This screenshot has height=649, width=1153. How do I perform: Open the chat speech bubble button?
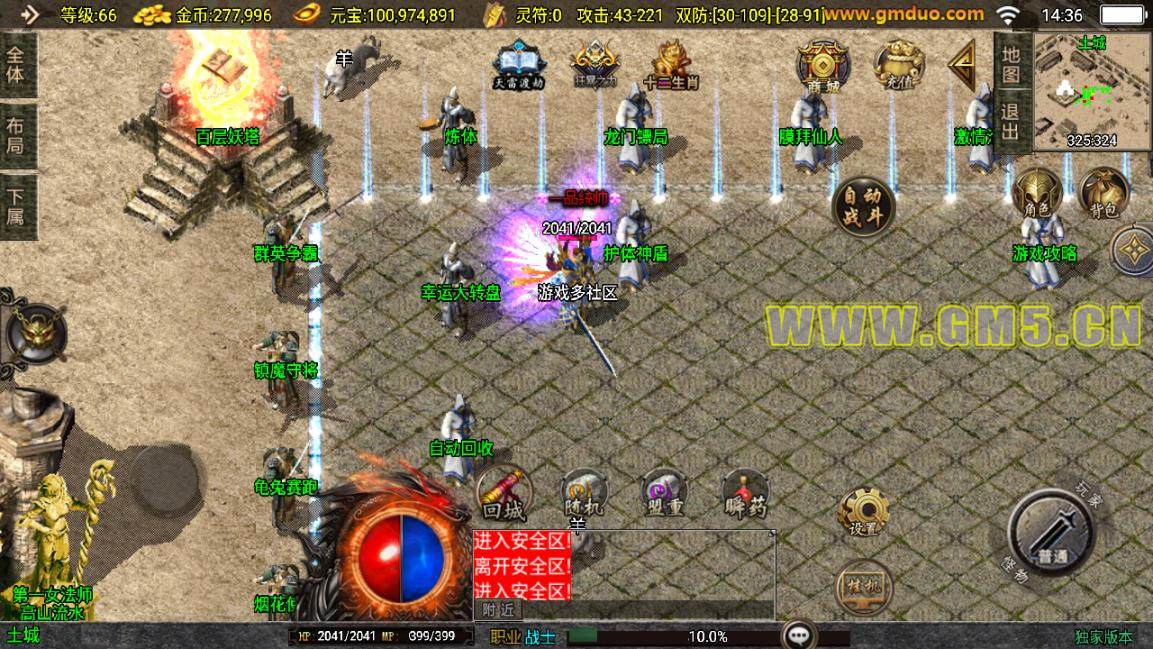798,635
